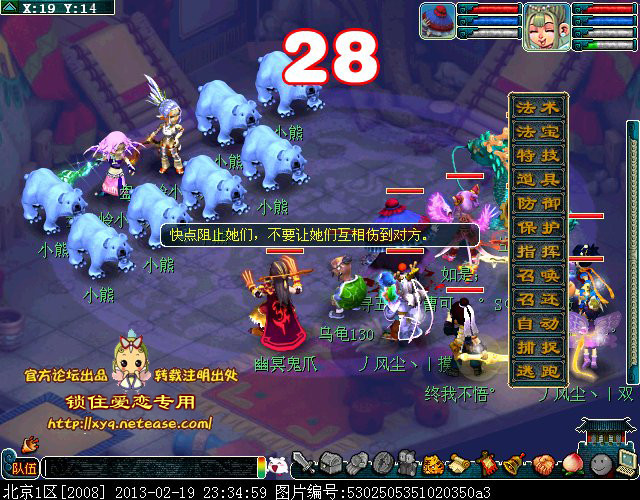Choose 召唤 to summon a pet
Viewport: 640px width, 500px height.
coord(538,275)
